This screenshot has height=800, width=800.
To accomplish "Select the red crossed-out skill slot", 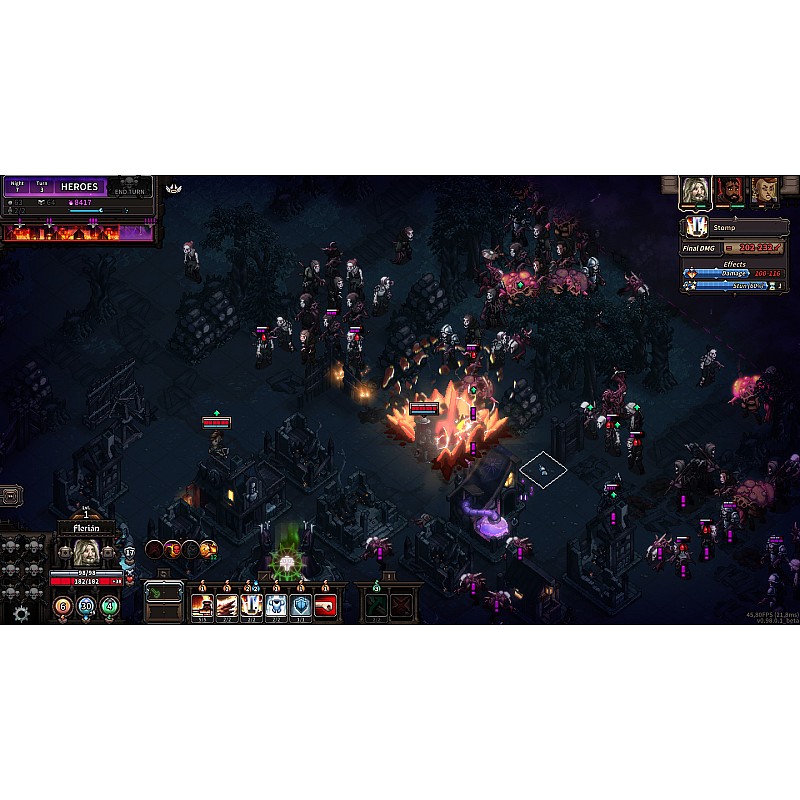I will click(401, 605).
